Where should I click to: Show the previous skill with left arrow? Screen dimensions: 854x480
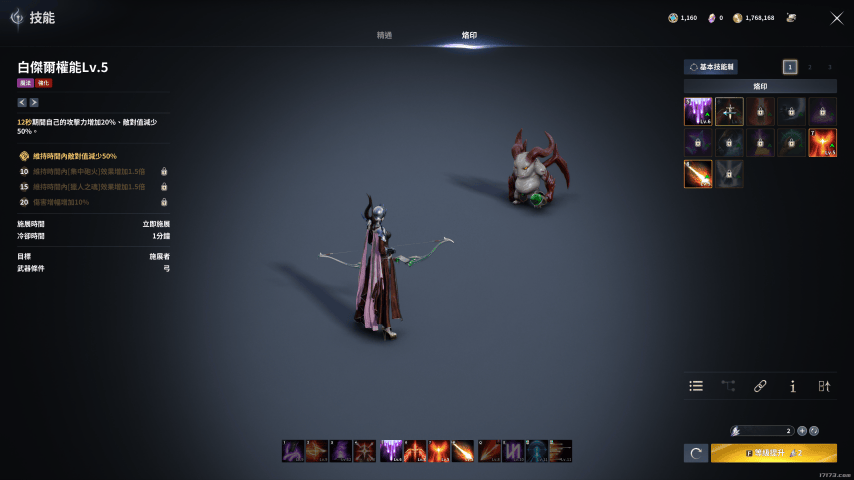click(x=22, y=102)
